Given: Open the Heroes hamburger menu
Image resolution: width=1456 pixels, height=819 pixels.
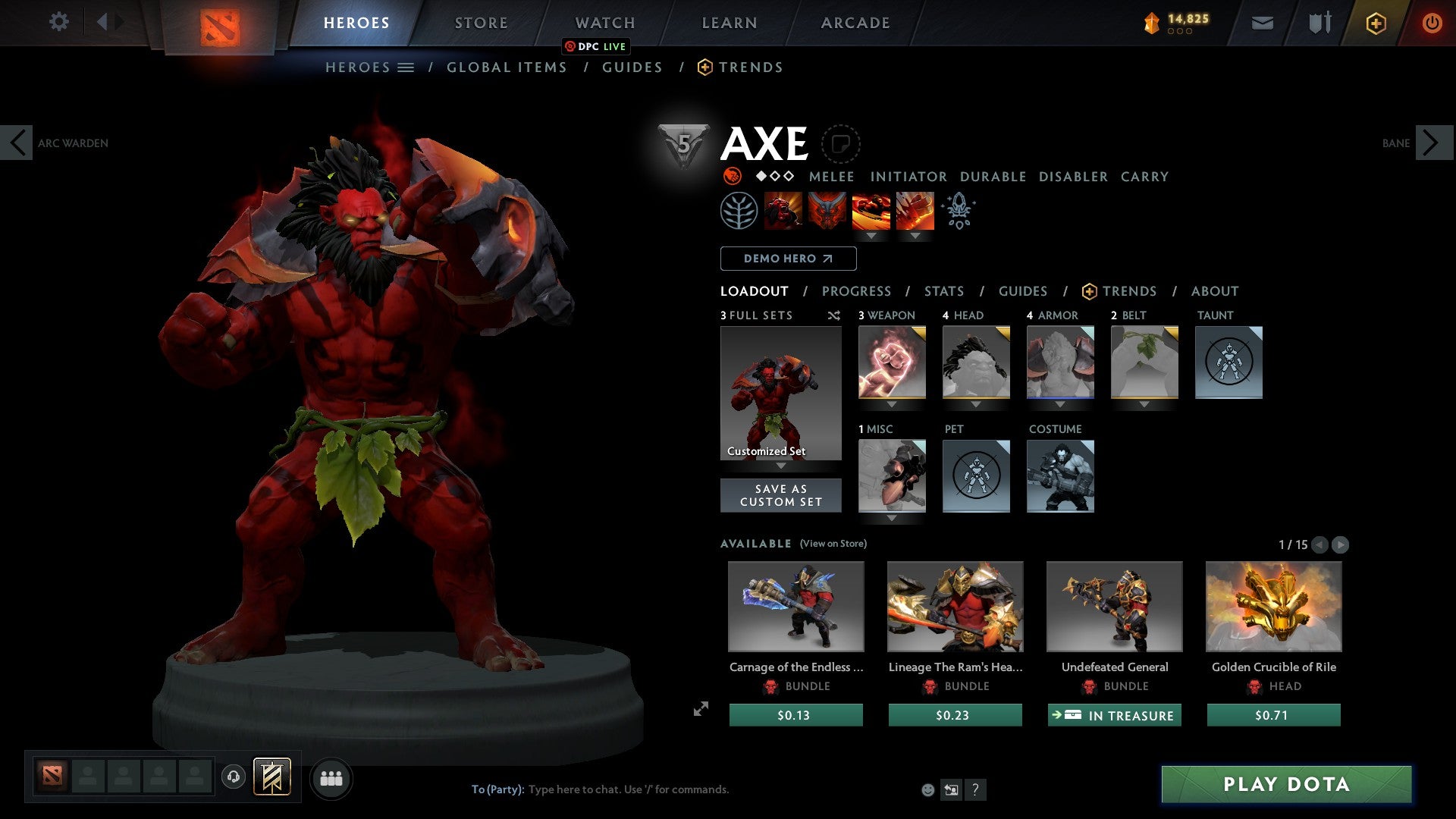Looking at the screenshot, I should click(406, 67).
